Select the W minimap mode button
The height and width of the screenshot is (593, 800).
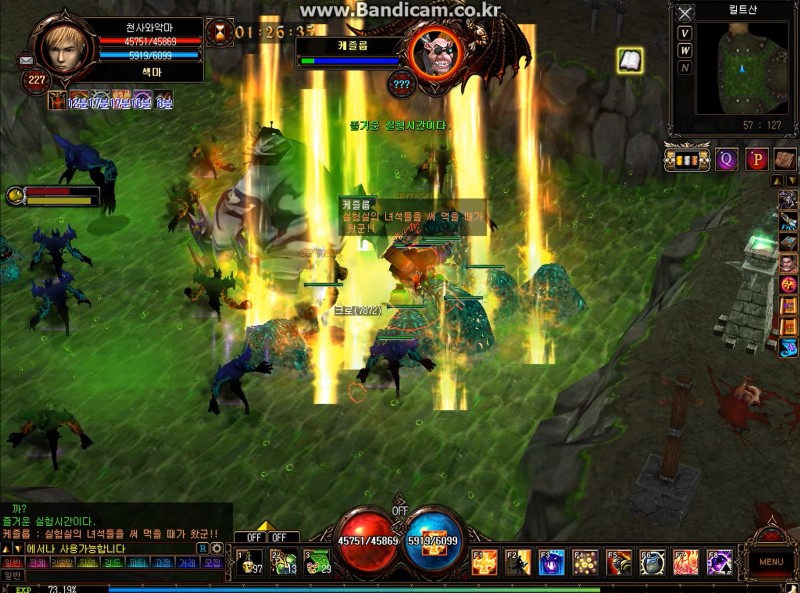[685, 50]
